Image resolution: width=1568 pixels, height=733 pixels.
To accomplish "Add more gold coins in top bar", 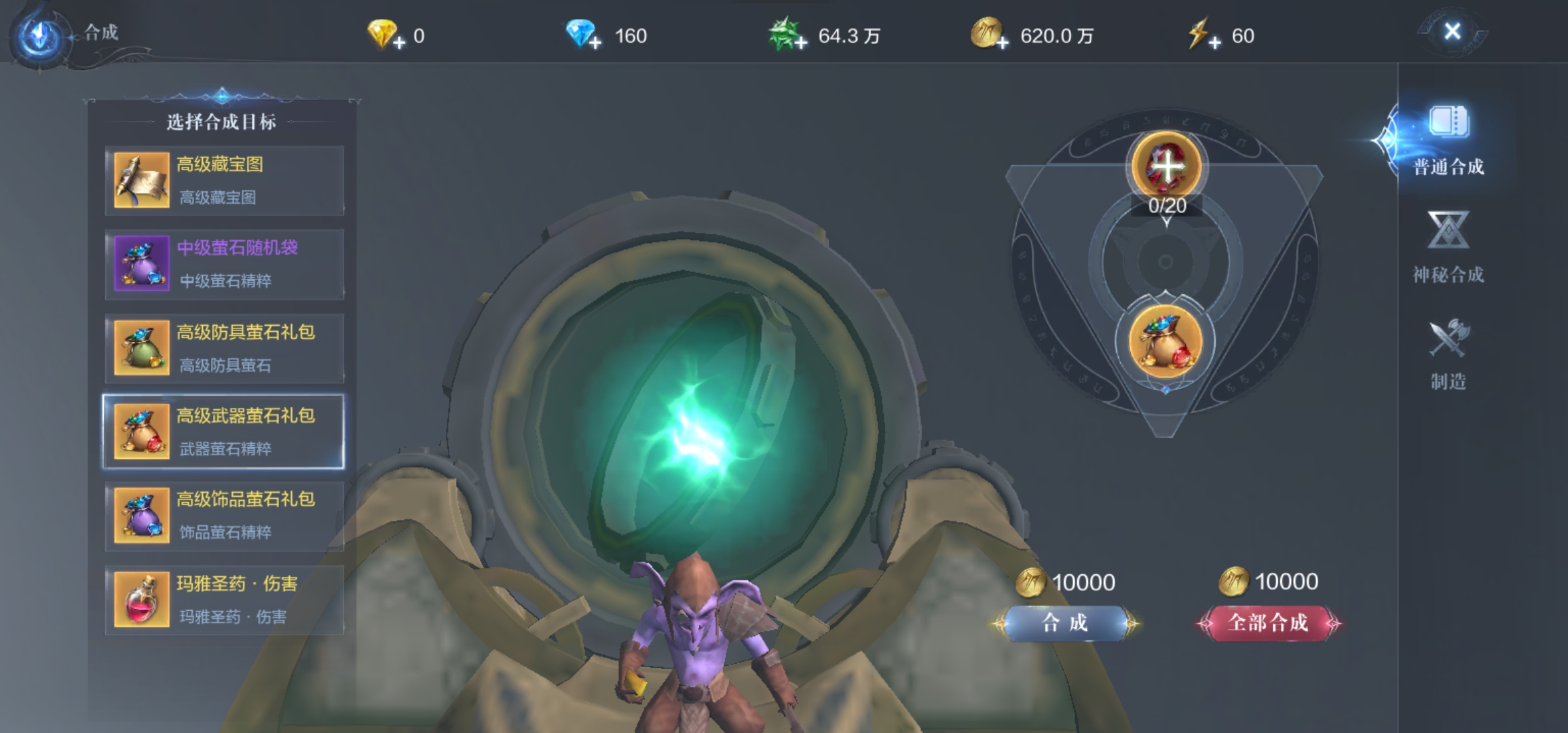I will pyautogui.click(x=1003, y=43).
